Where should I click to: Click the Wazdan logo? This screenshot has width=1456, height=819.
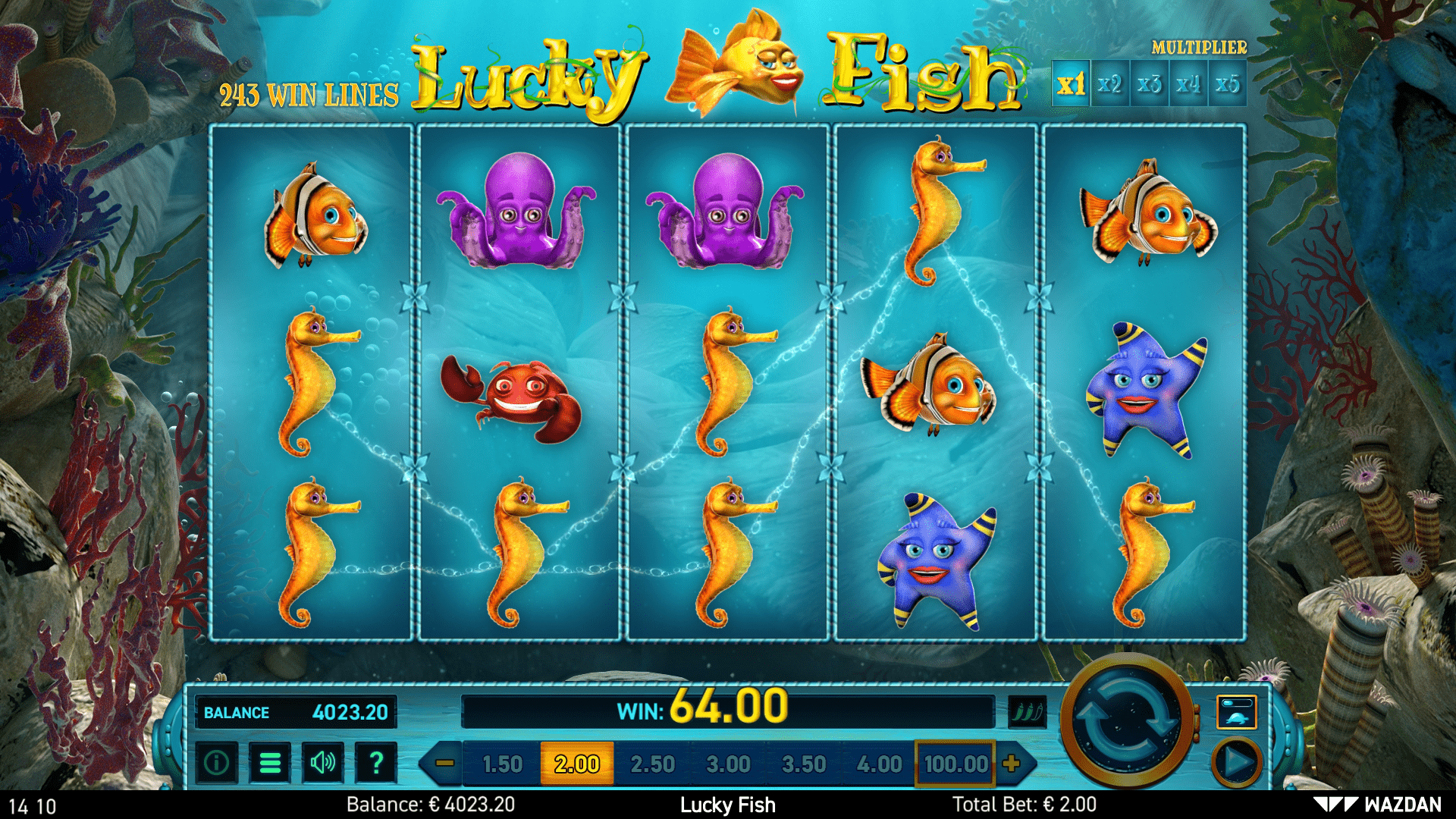[1407, 805]
